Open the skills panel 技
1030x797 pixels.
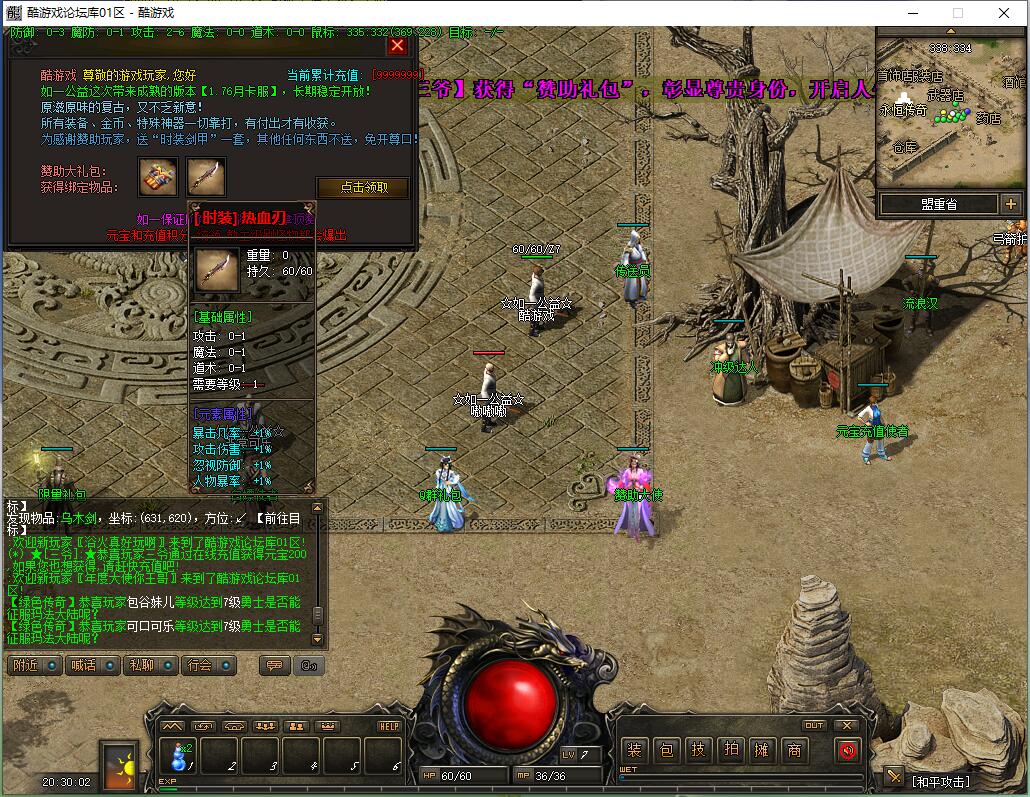tap(698, 750)
